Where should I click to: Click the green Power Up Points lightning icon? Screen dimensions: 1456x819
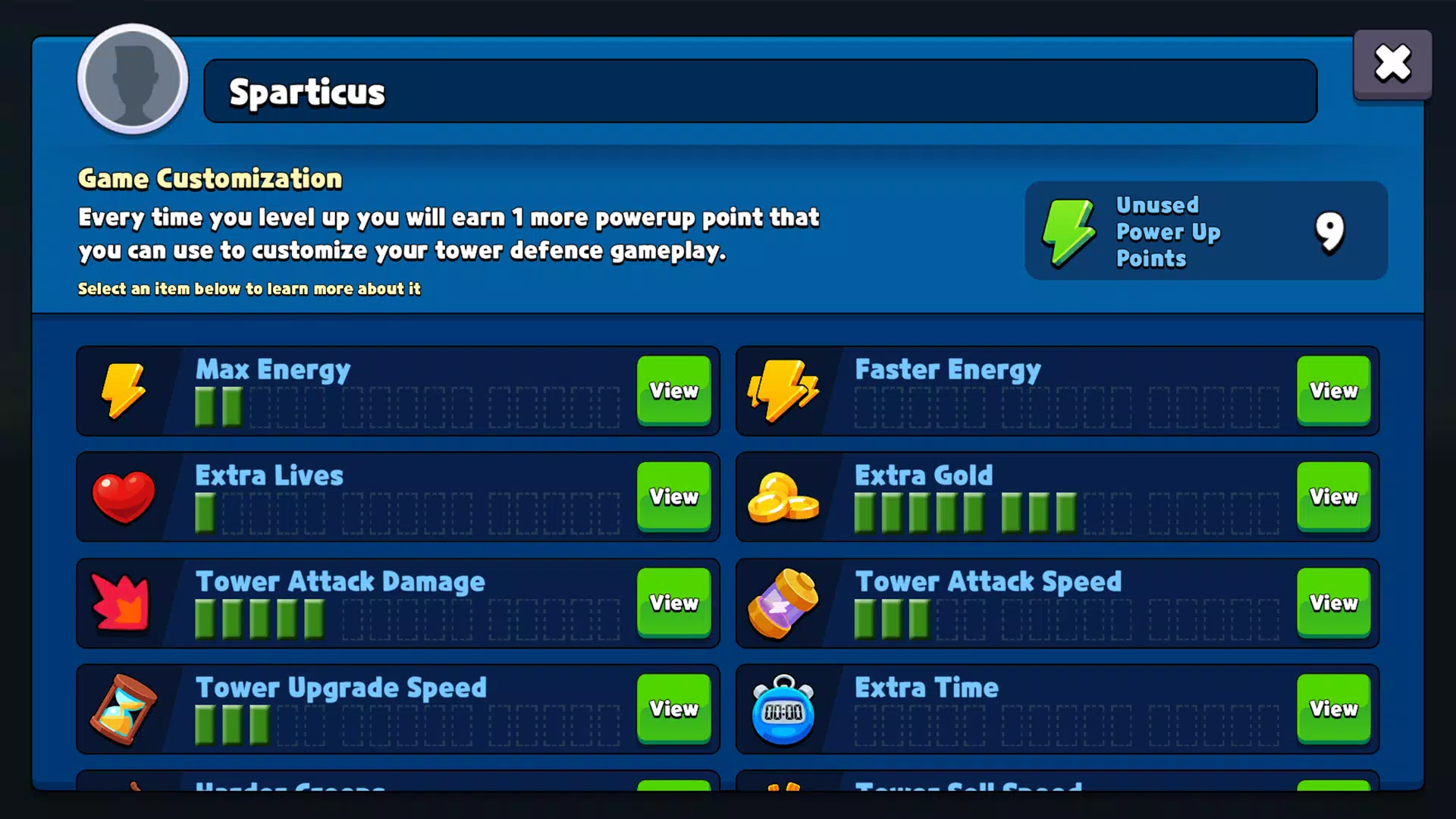tap(1068, 232)
